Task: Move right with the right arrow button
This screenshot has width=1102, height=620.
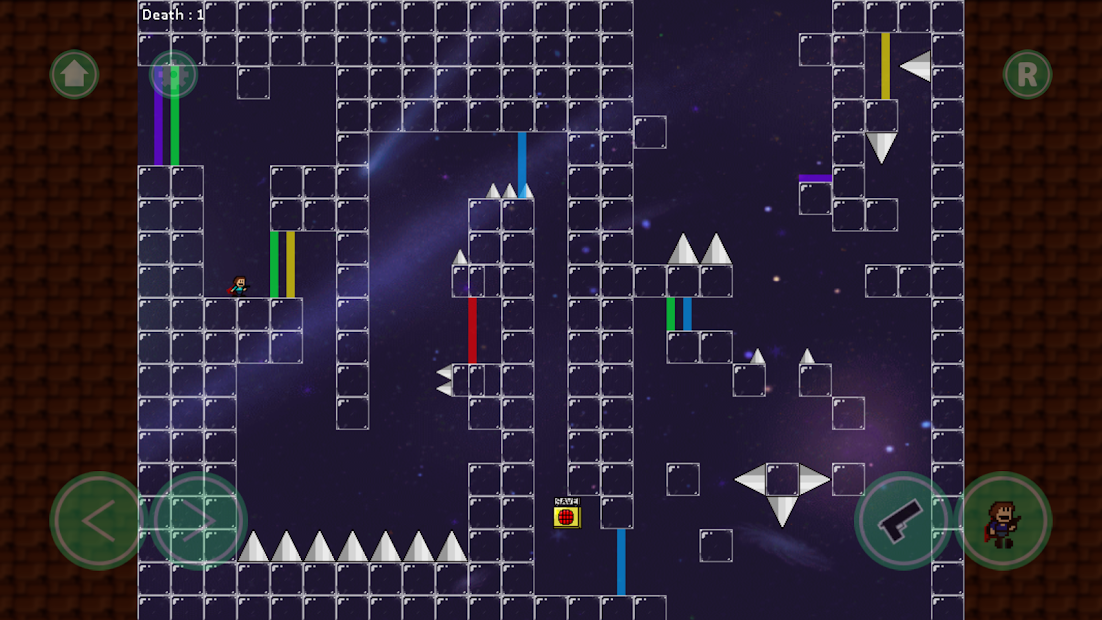Action: pyautogui.click(x=198, y=520)
